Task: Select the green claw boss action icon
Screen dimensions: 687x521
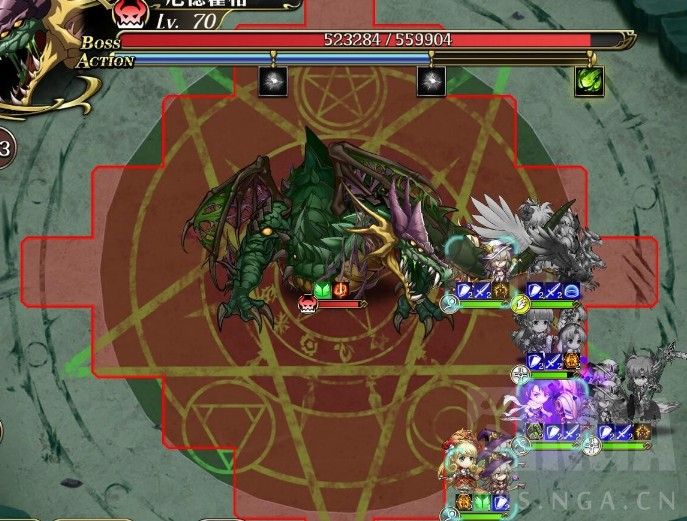Action: [588, 81]
